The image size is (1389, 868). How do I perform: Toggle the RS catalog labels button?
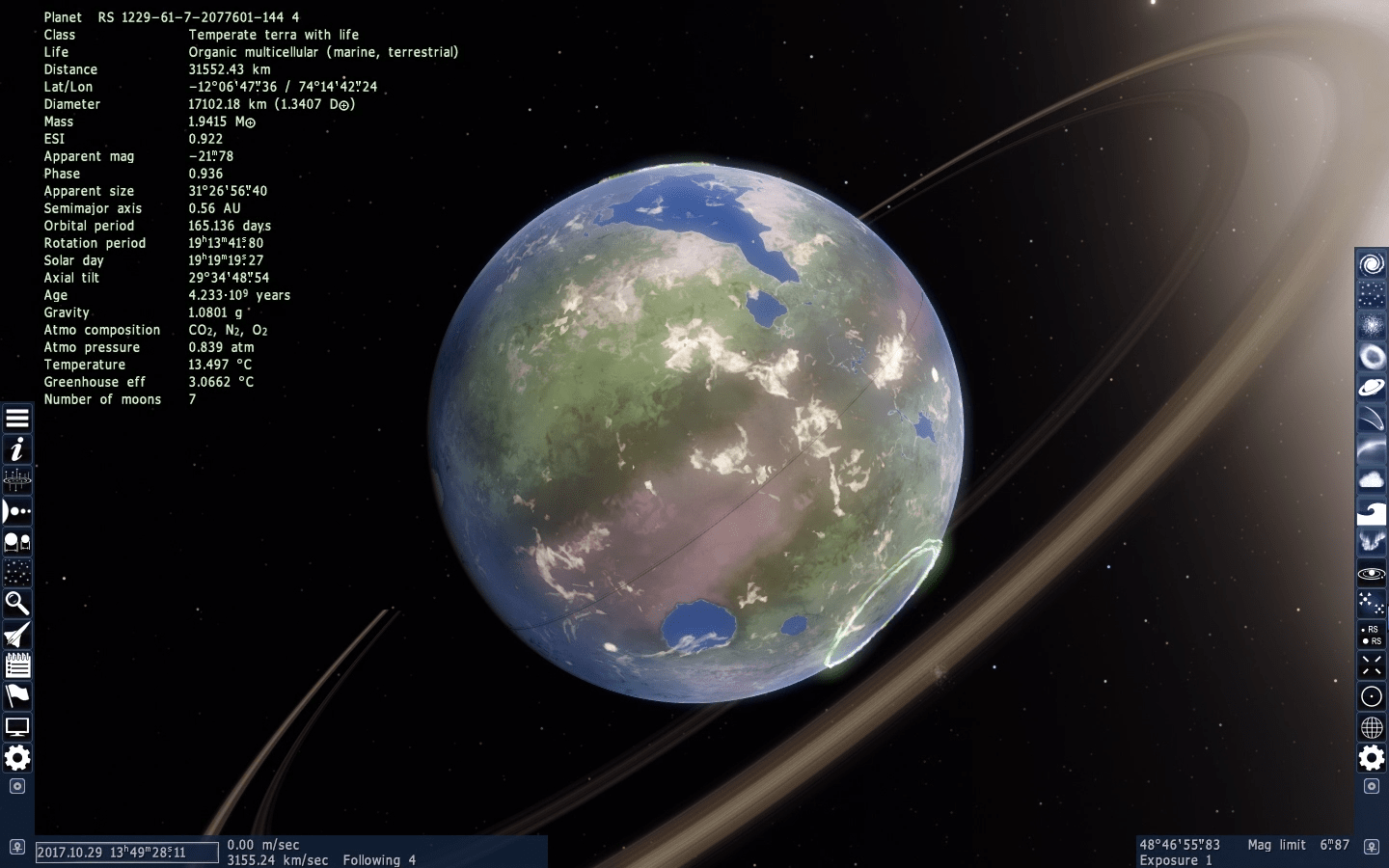[1371, 636]
